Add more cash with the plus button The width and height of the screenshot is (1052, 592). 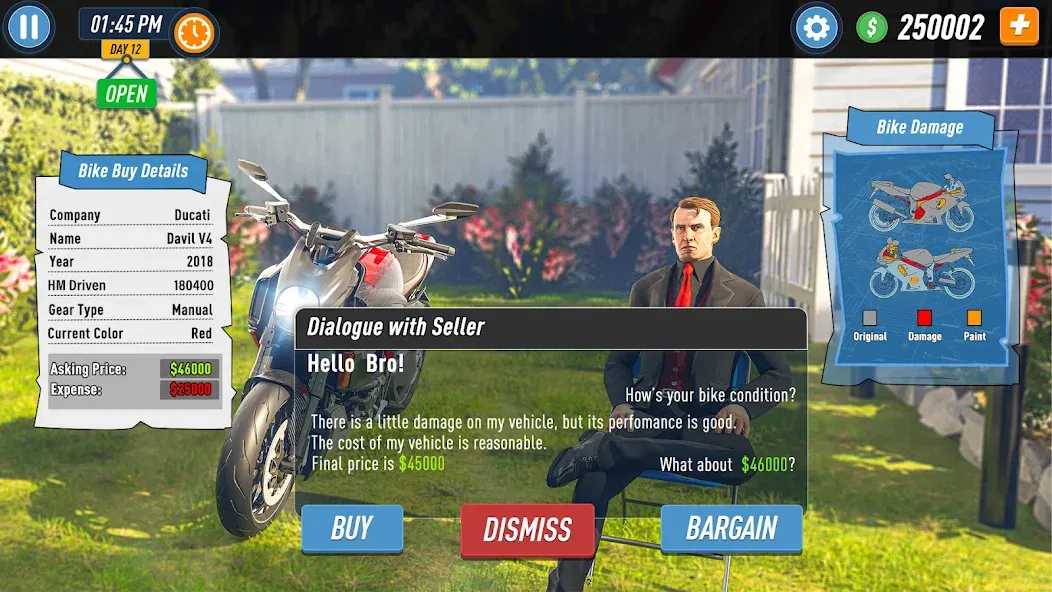(x=1019, y=26)
